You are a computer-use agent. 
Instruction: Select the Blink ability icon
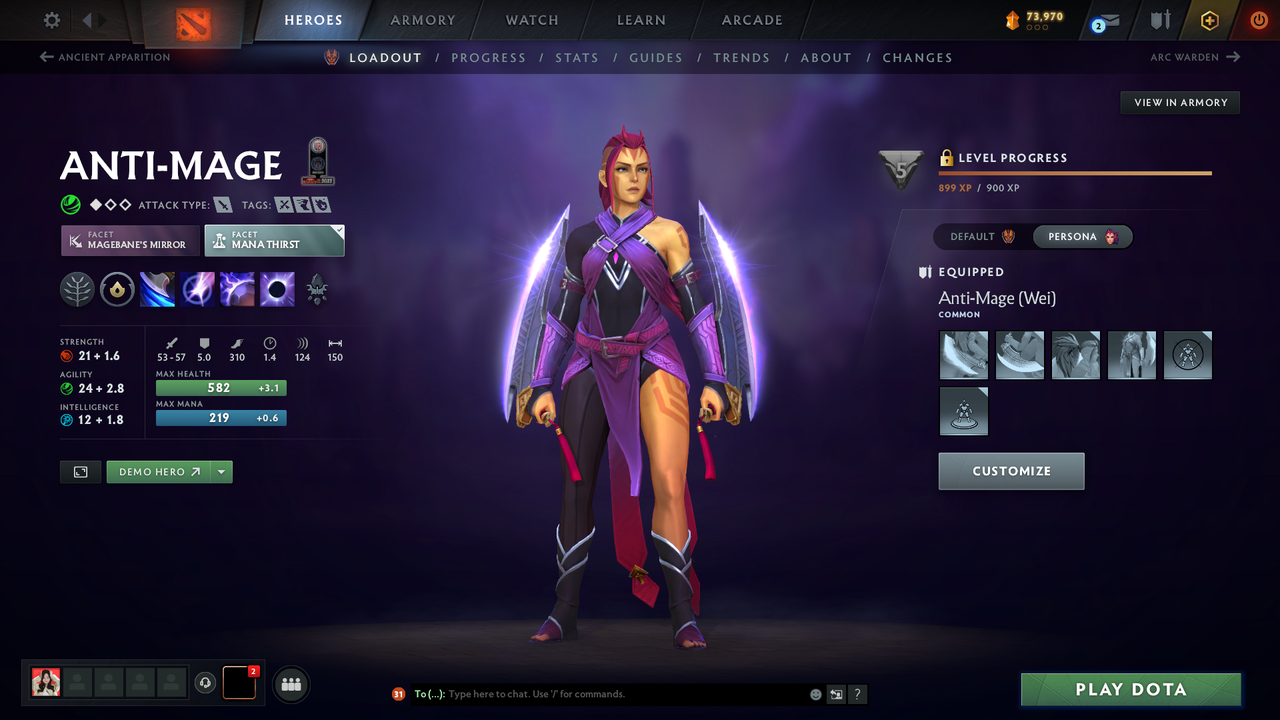point(197,290)
